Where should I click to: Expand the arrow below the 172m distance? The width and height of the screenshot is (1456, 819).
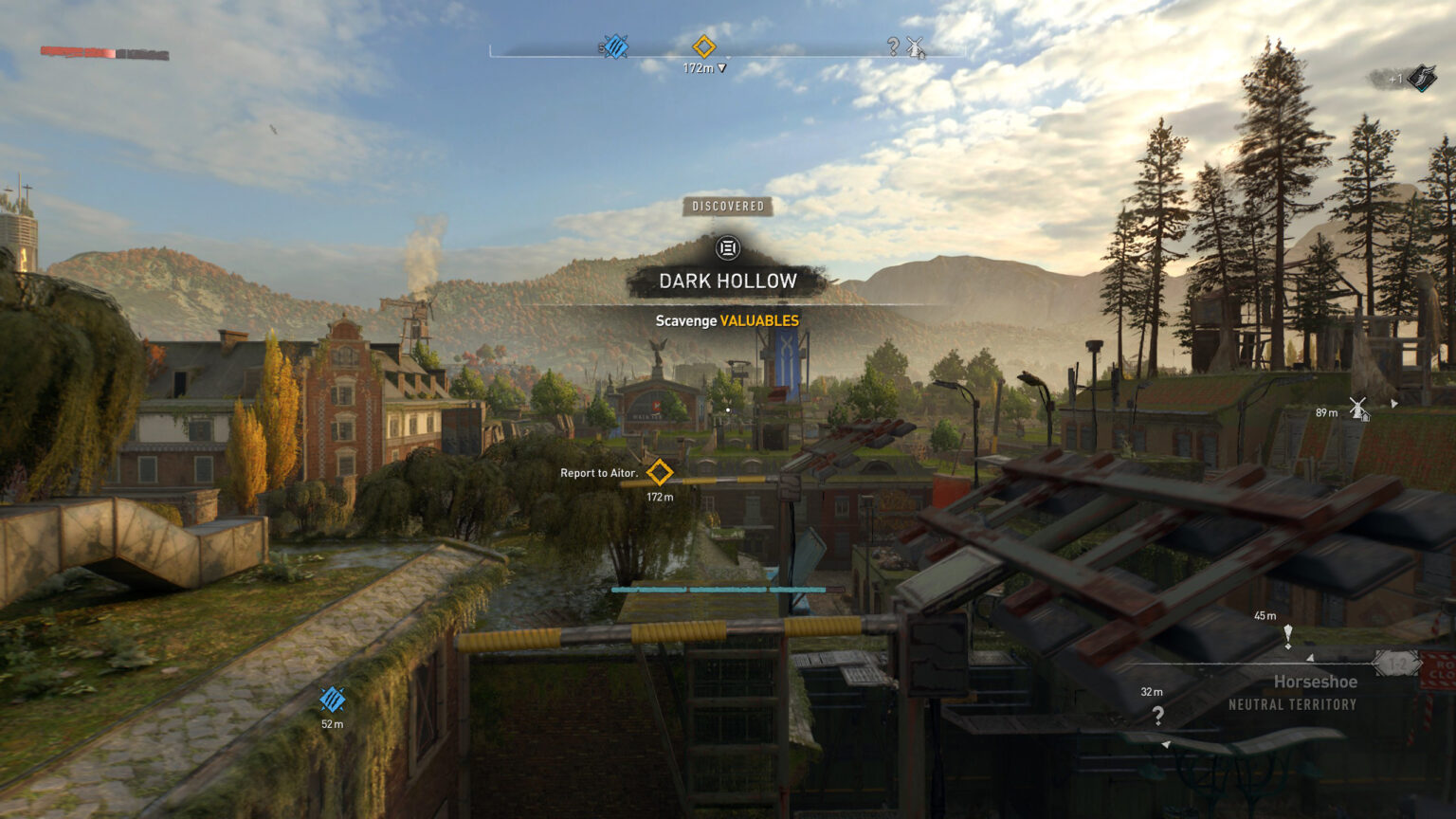coord(720,67)
